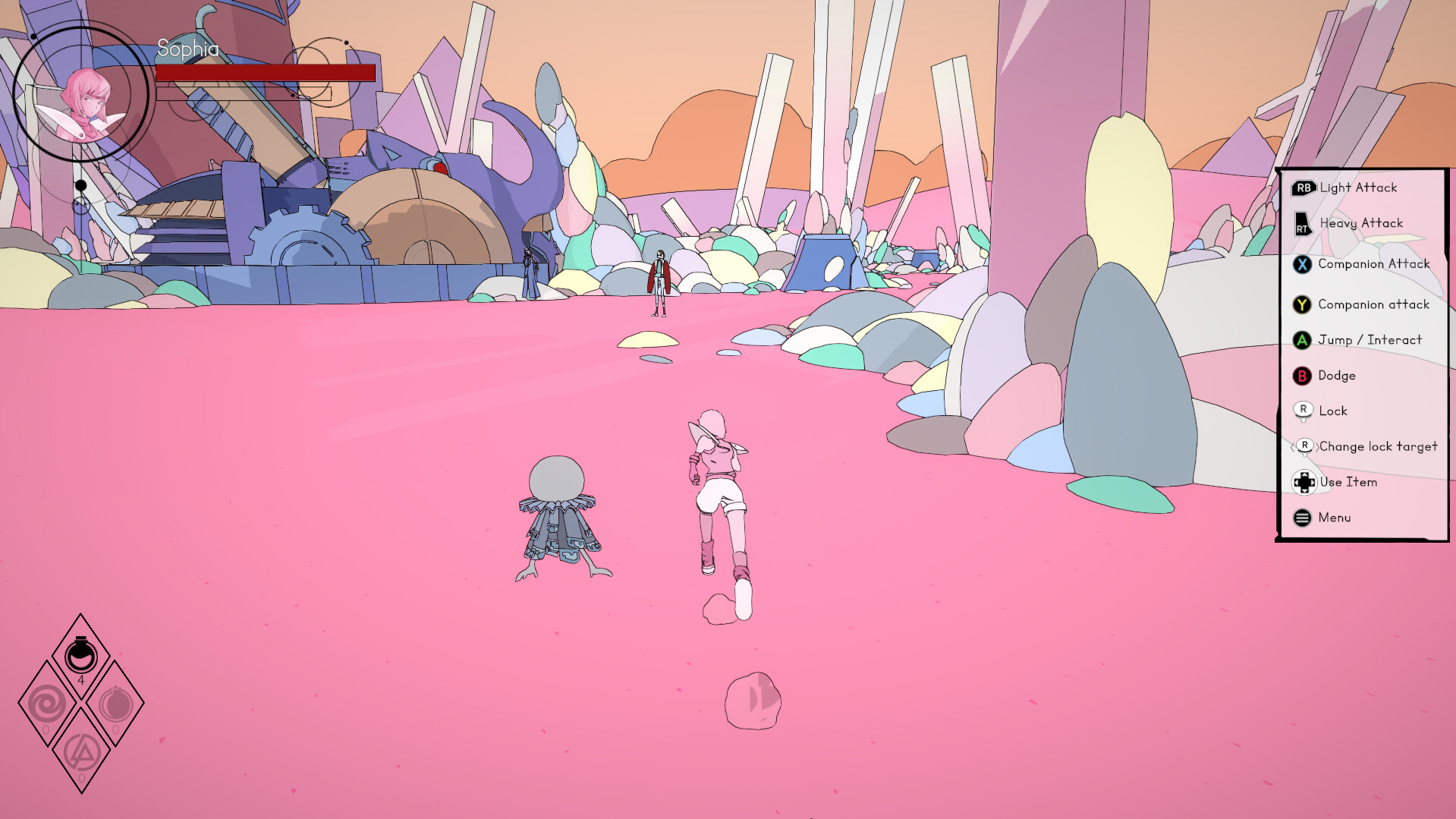
Task: Select the swirl vortex item slot
Action: click(x=49, y=703)
